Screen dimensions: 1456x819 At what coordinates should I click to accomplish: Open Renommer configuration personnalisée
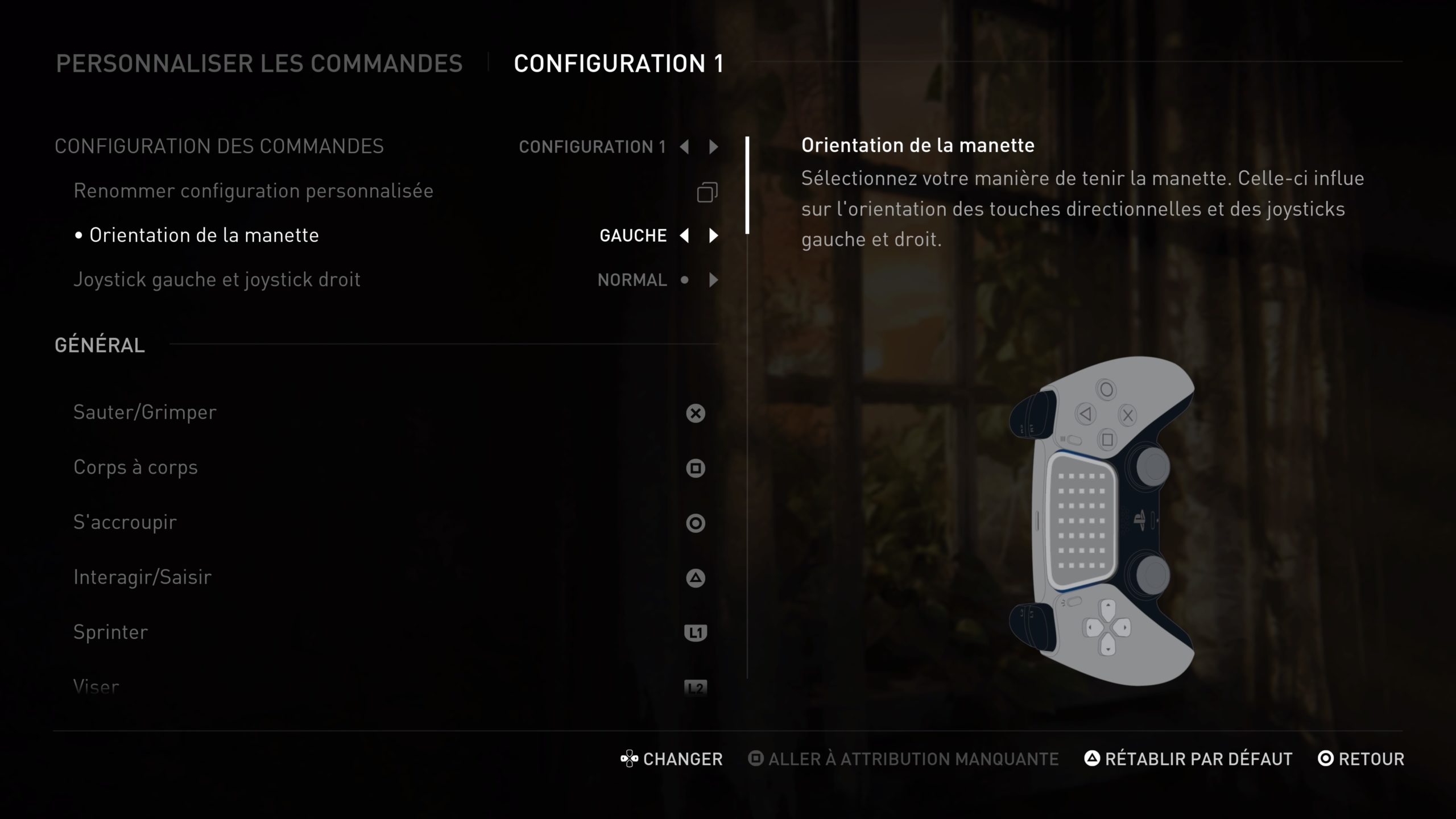(253, 191)
